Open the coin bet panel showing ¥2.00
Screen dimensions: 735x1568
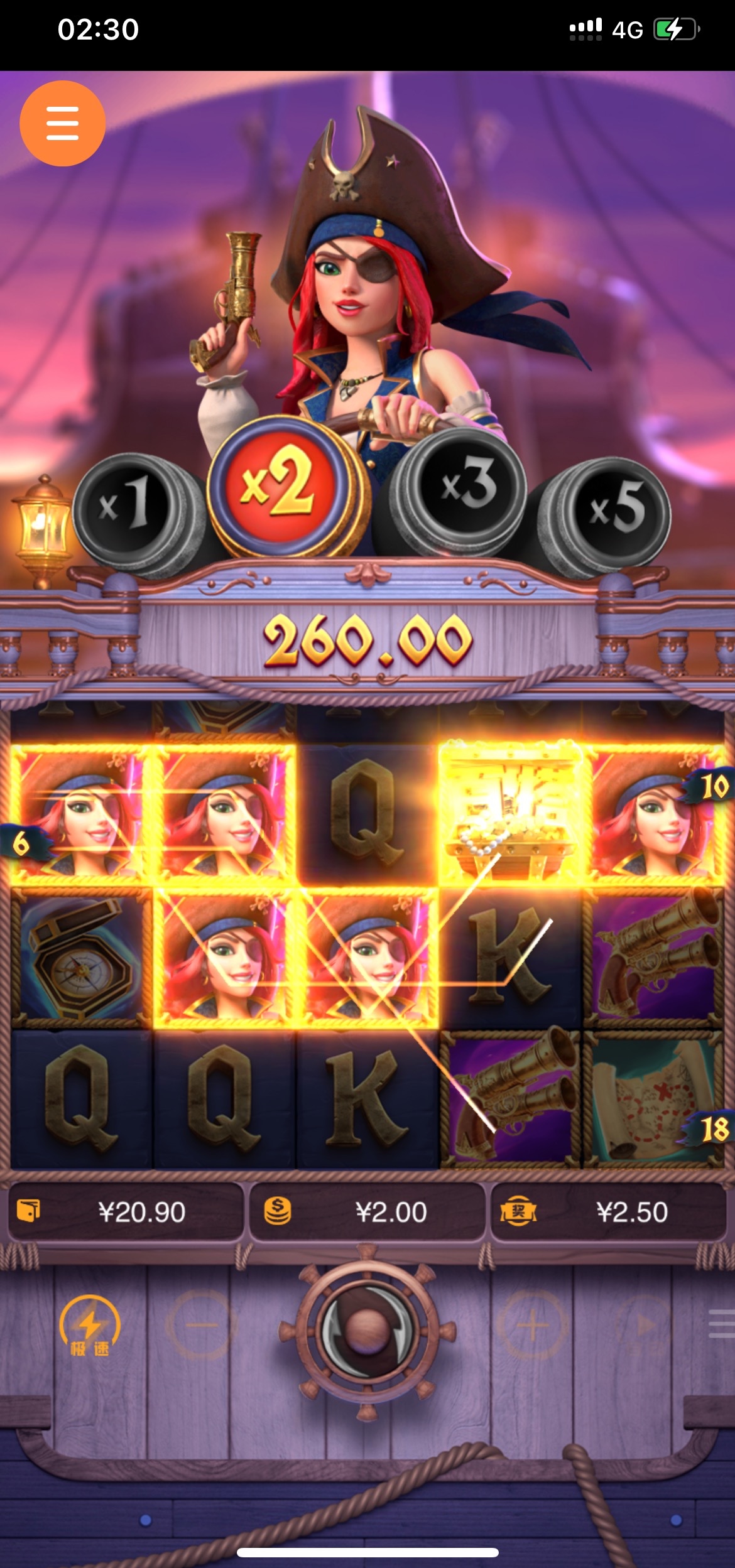367,1212
